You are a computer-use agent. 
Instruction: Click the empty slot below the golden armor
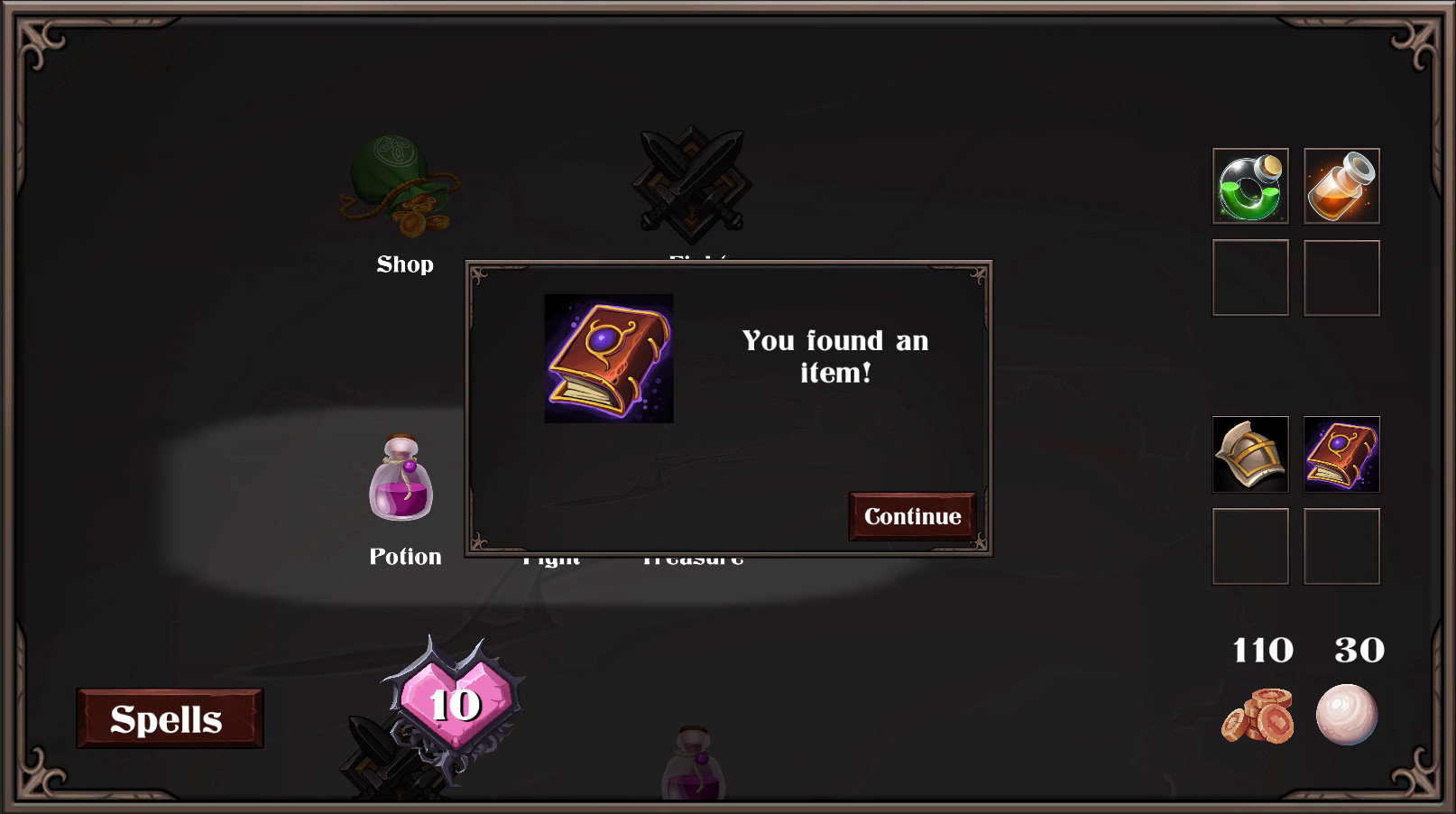point(1249,546)
